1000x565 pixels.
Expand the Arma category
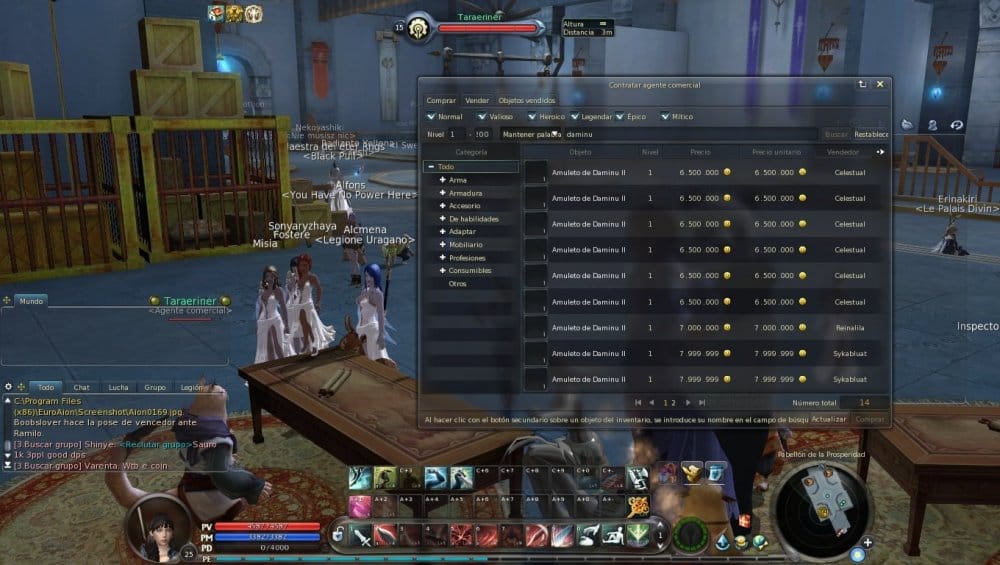[x=442, y=180]
